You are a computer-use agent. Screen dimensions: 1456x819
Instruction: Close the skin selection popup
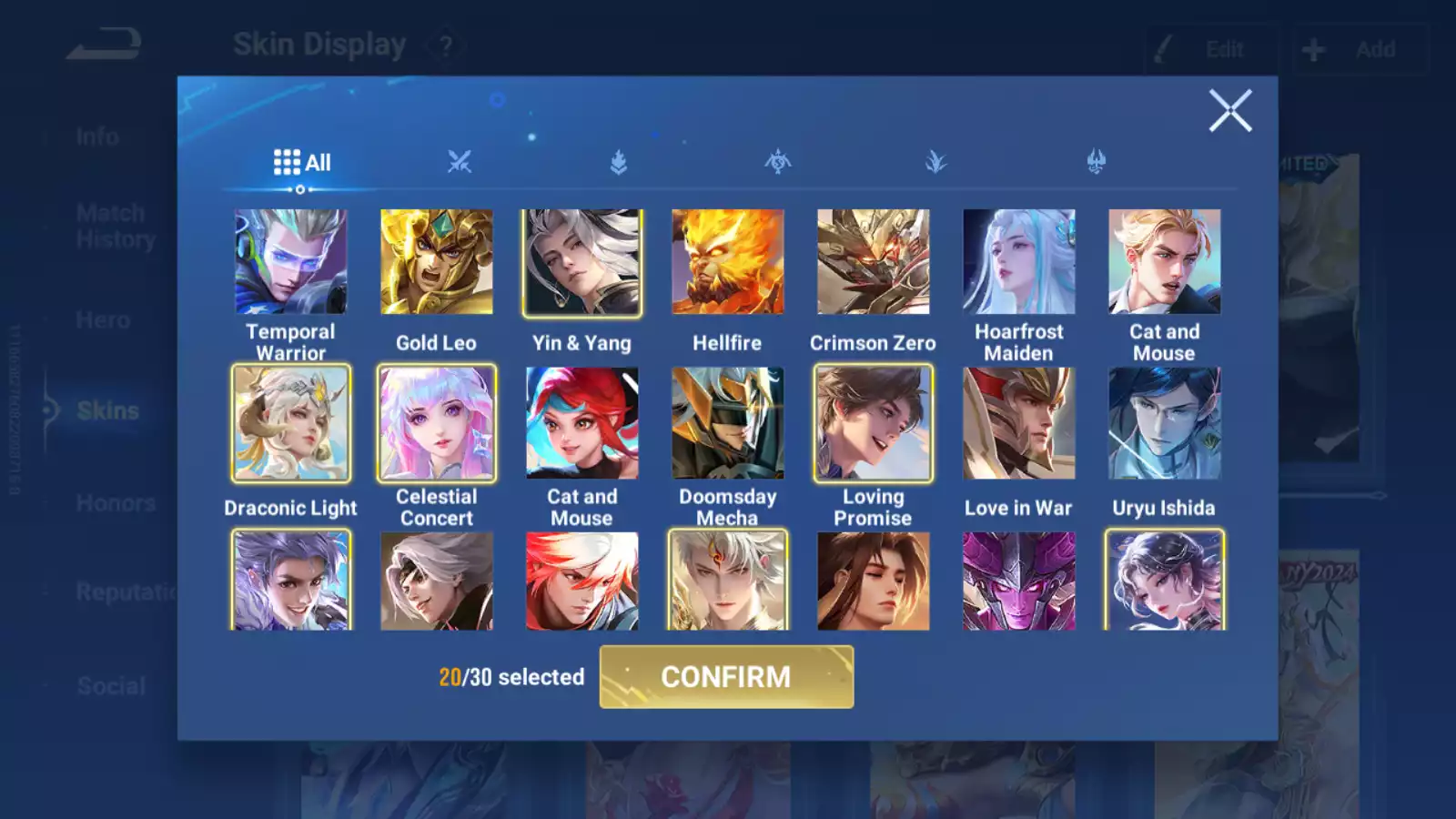pyautogui.click(x=1230, y=111)
